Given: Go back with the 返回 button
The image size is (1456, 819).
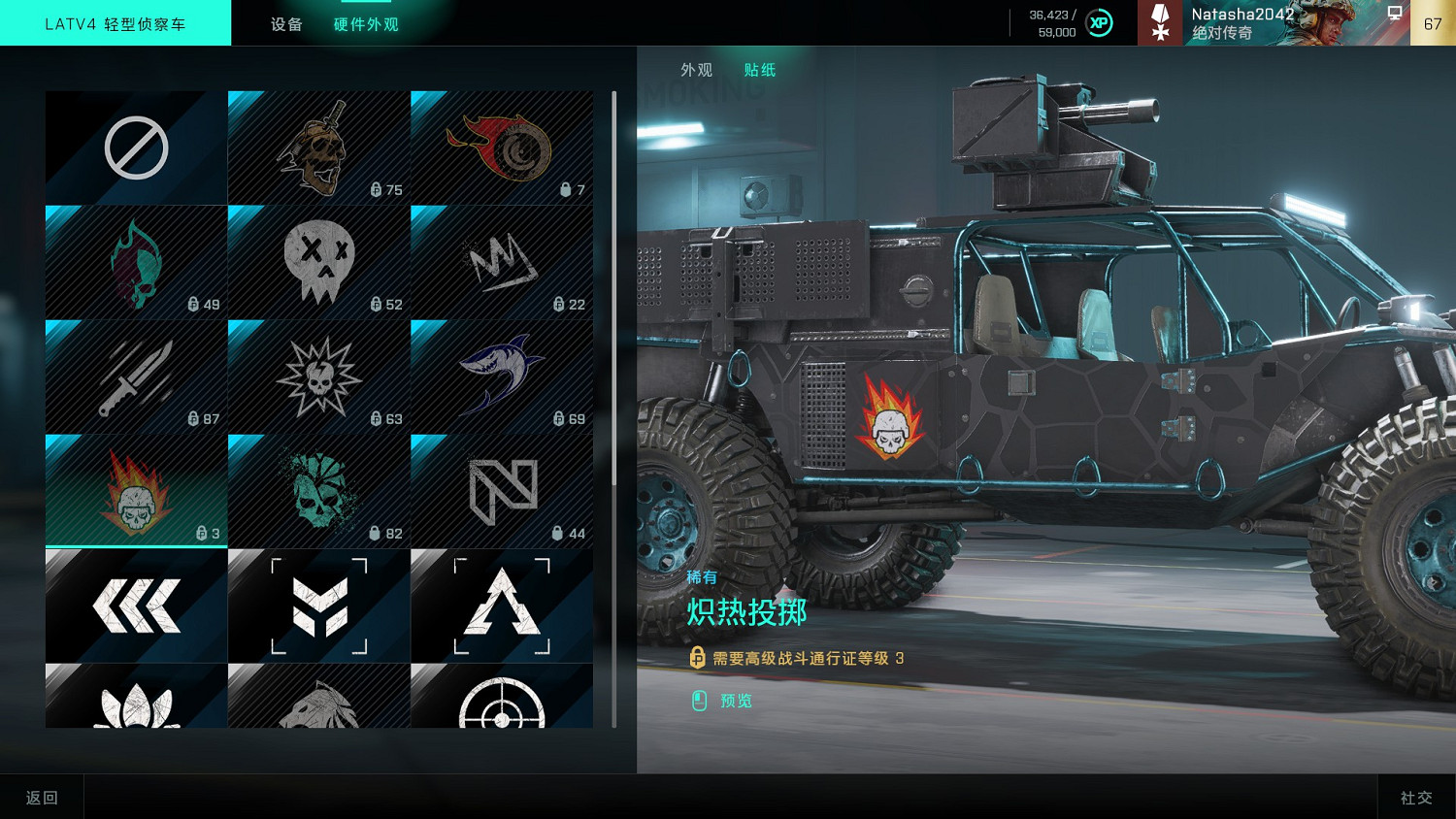Looking at the screenshot, I should click(x=42, y=798).
